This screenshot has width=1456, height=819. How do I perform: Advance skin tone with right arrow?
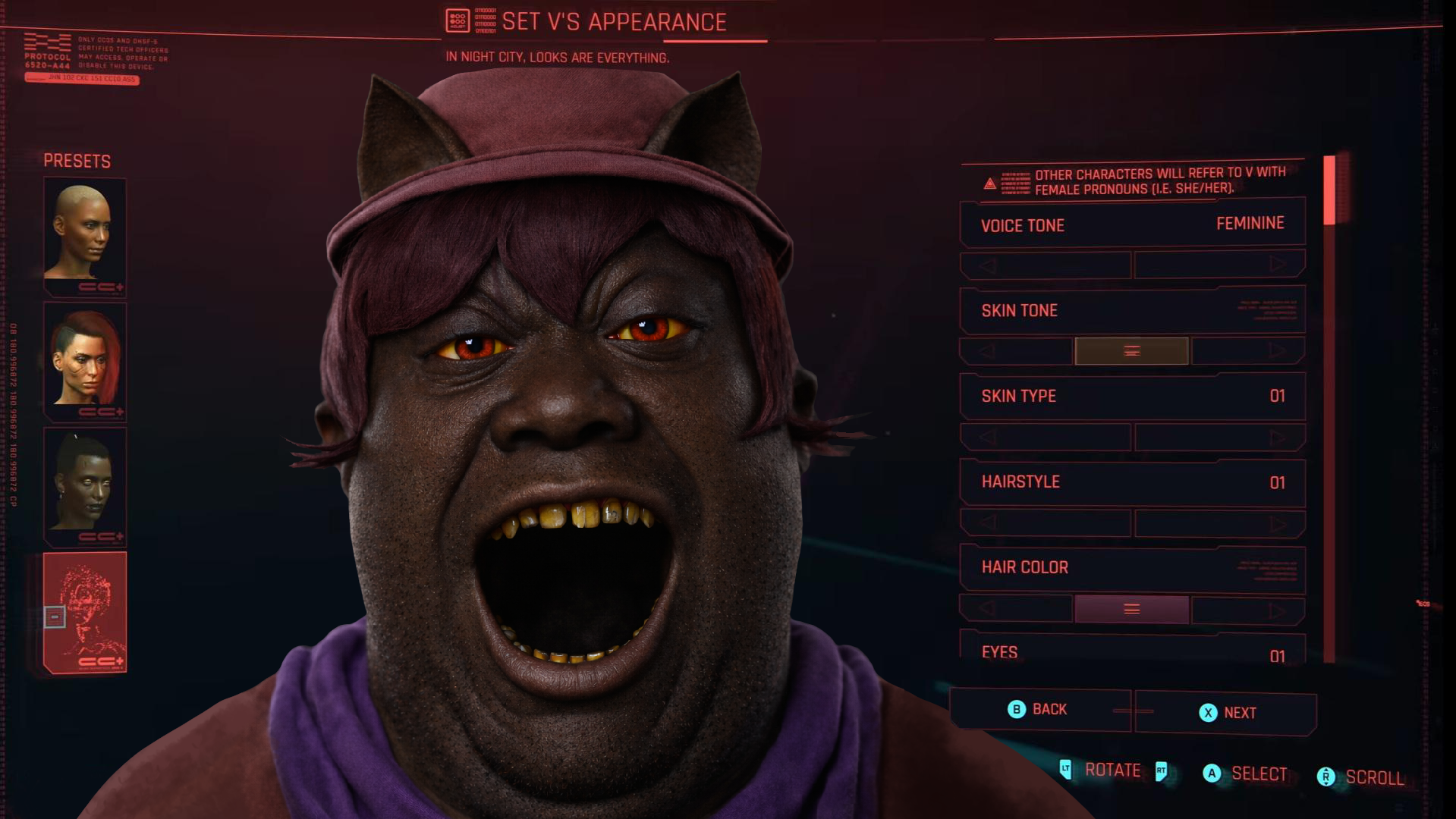click(x=1278, y=350)
